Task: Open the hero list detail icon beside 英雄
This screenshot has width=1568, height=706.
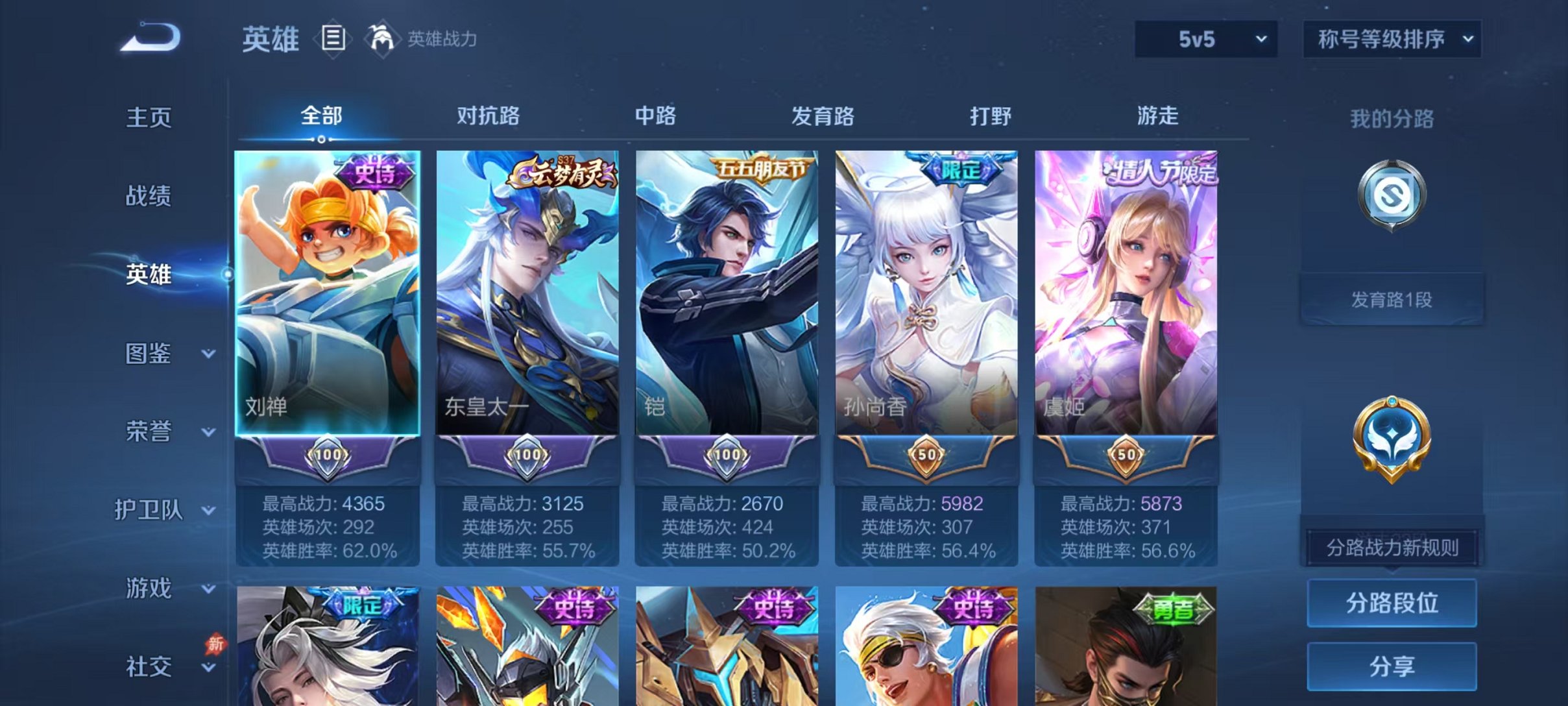Action: (x=333, y=39)
